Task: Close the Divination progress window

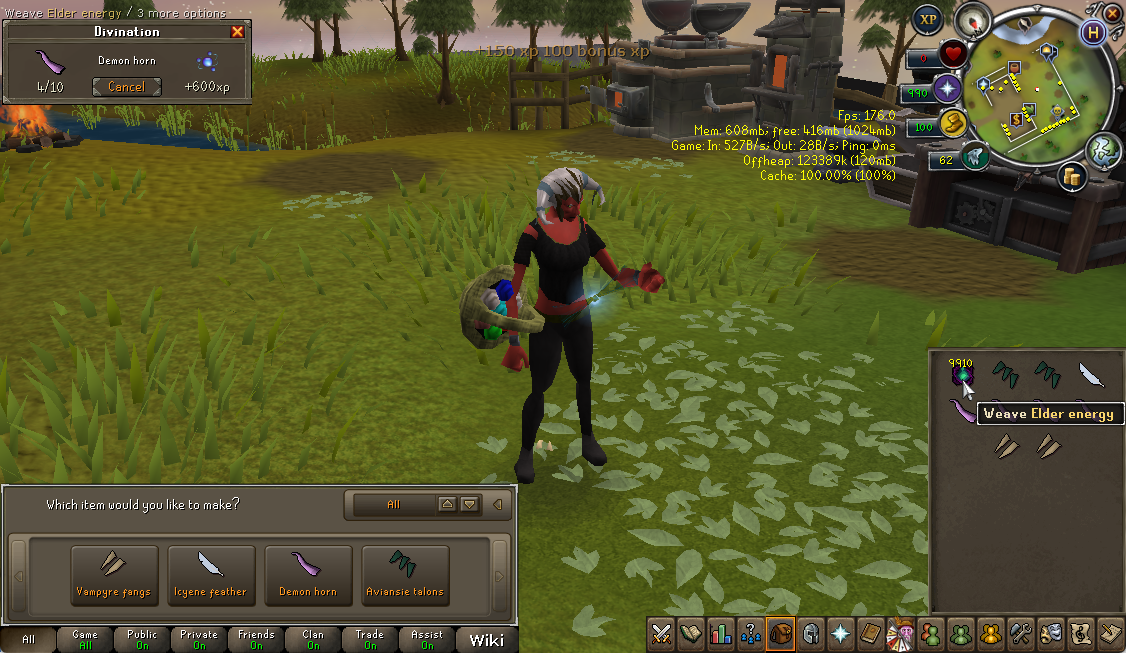Action: [x=237, y=32]
